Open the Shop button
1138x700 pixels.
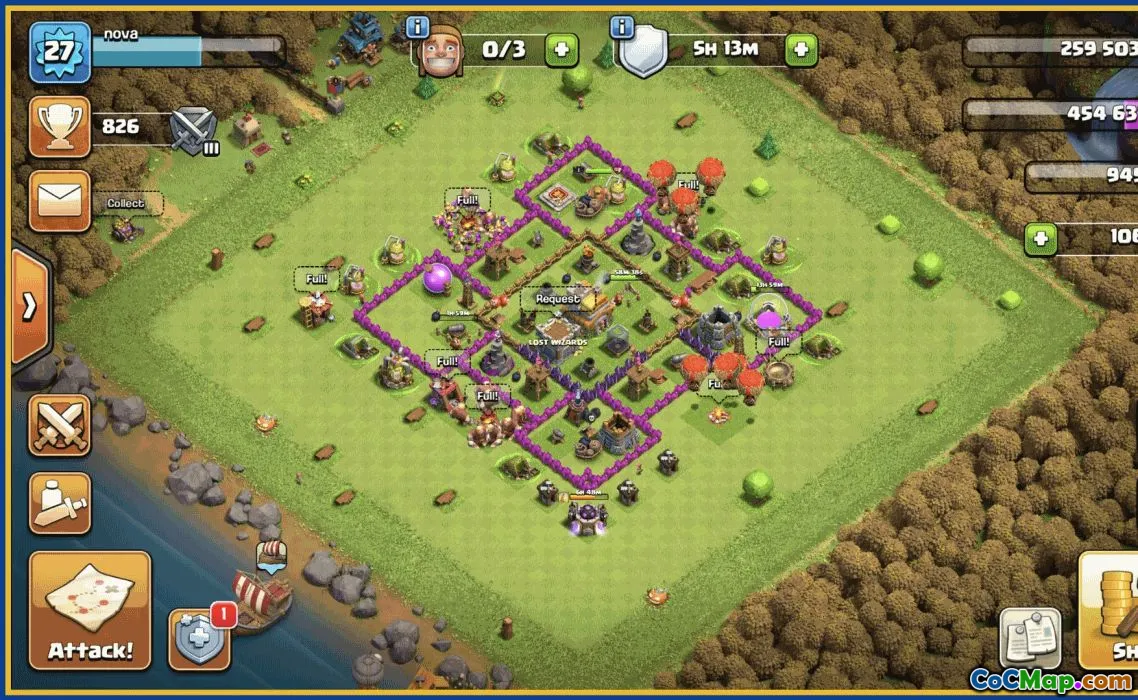pyautogui.click(x=1110, y=610)
